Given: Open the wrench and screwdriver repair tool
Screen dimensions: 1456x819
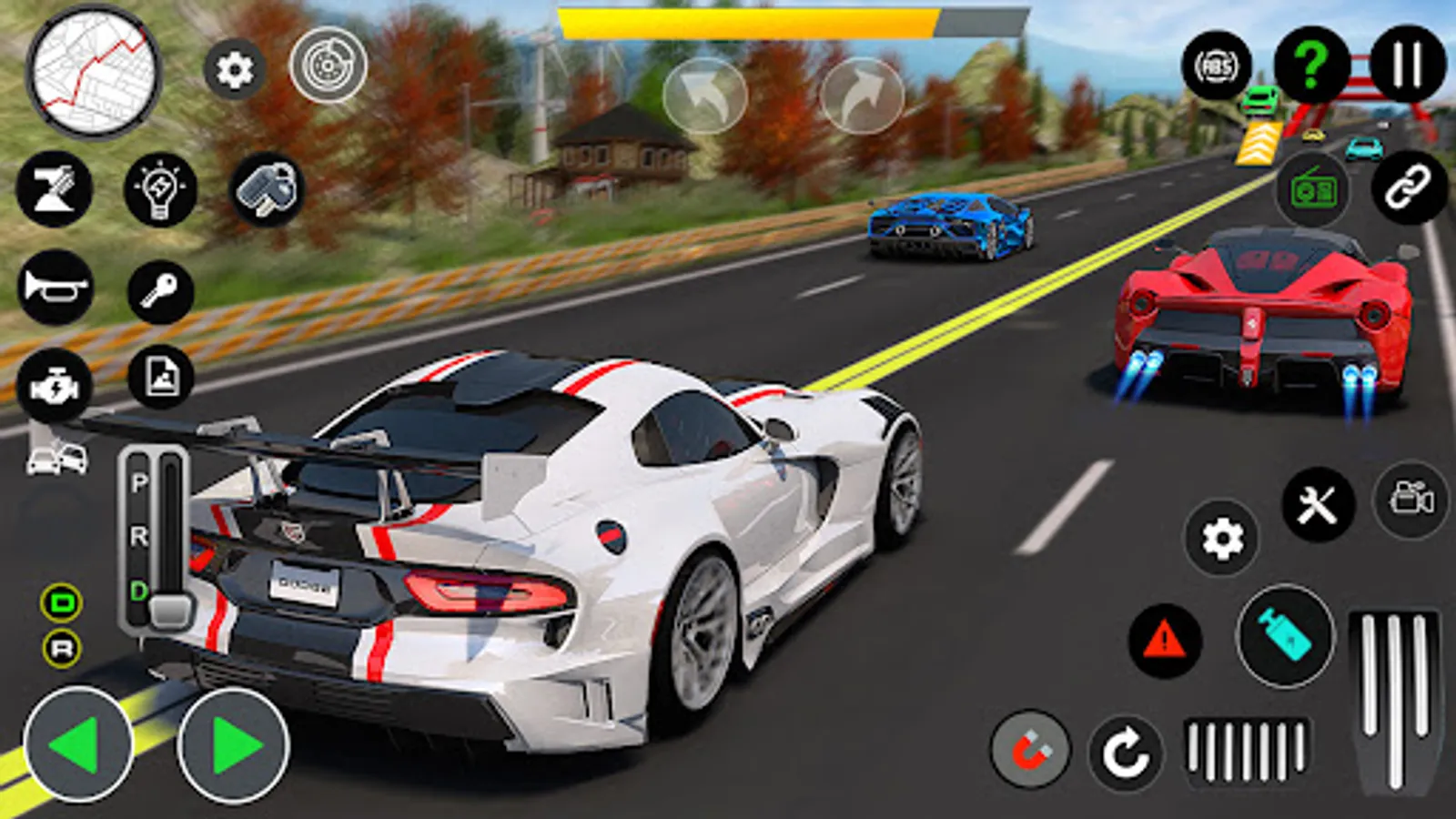Looking at the screenshot, I should click(x=1317, y=504).
